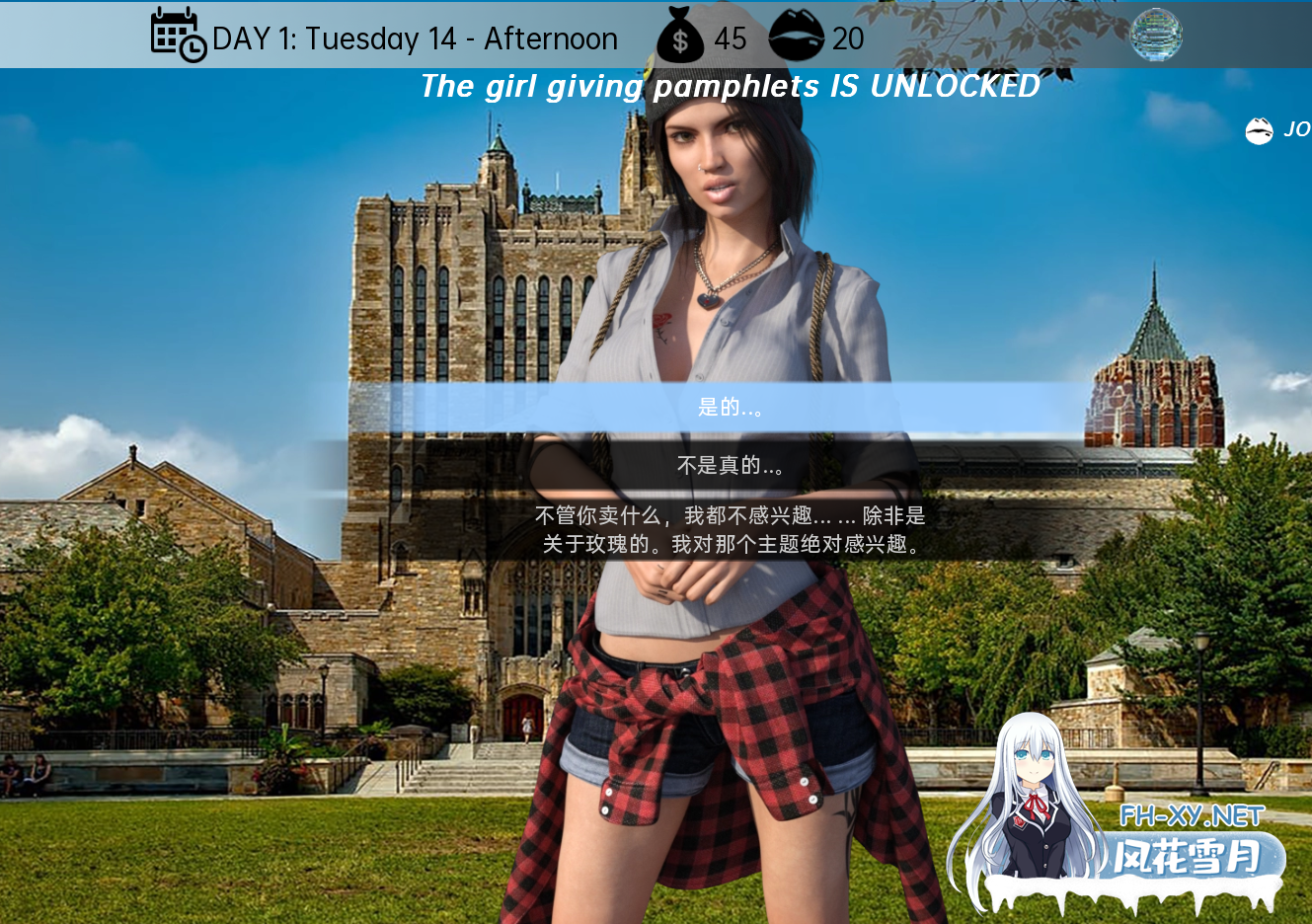Click the JO label near the lips icon

(1295, 129)
